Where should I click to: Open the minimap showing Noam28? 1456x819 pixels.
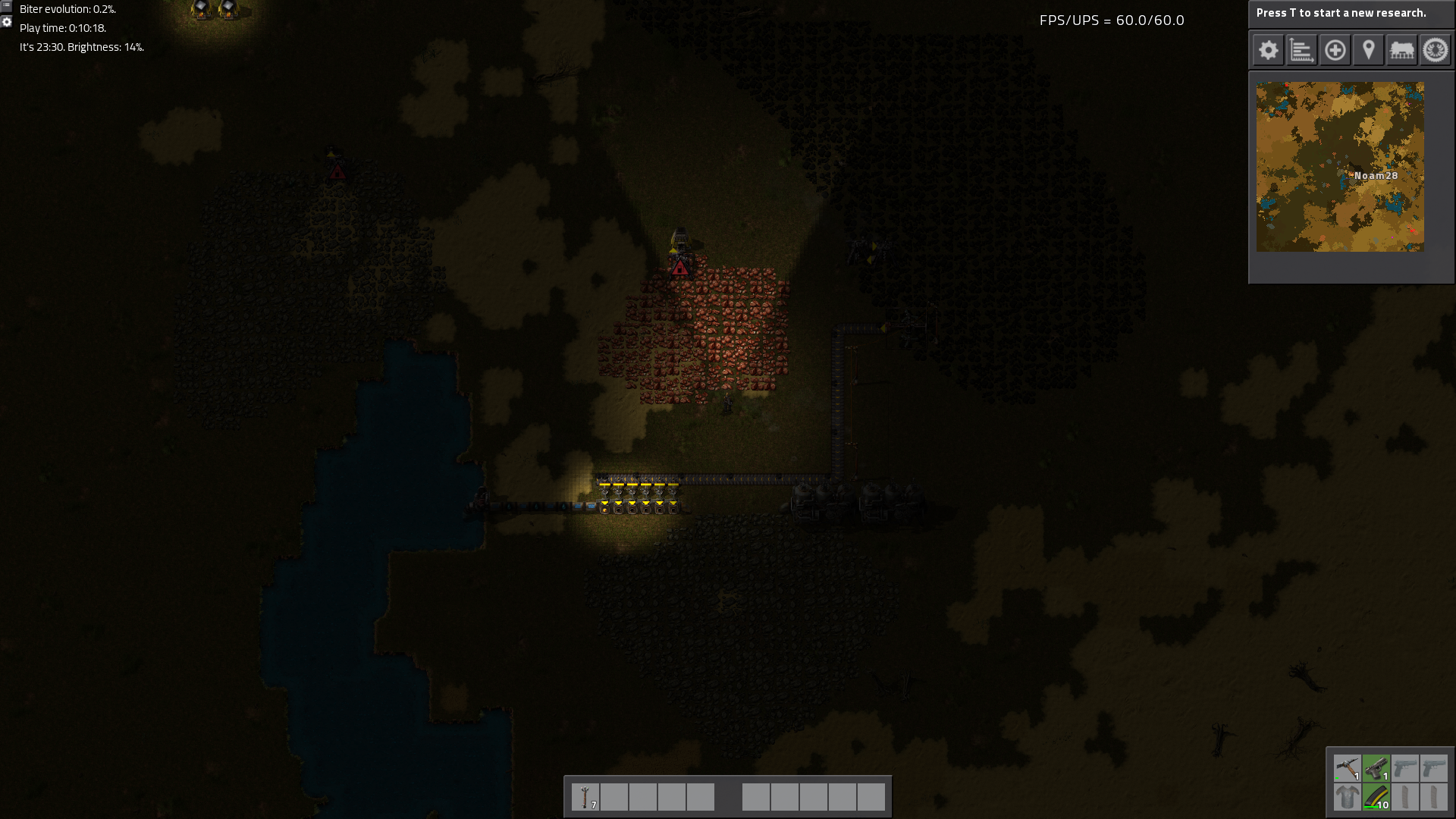[x=1340, y=167]
